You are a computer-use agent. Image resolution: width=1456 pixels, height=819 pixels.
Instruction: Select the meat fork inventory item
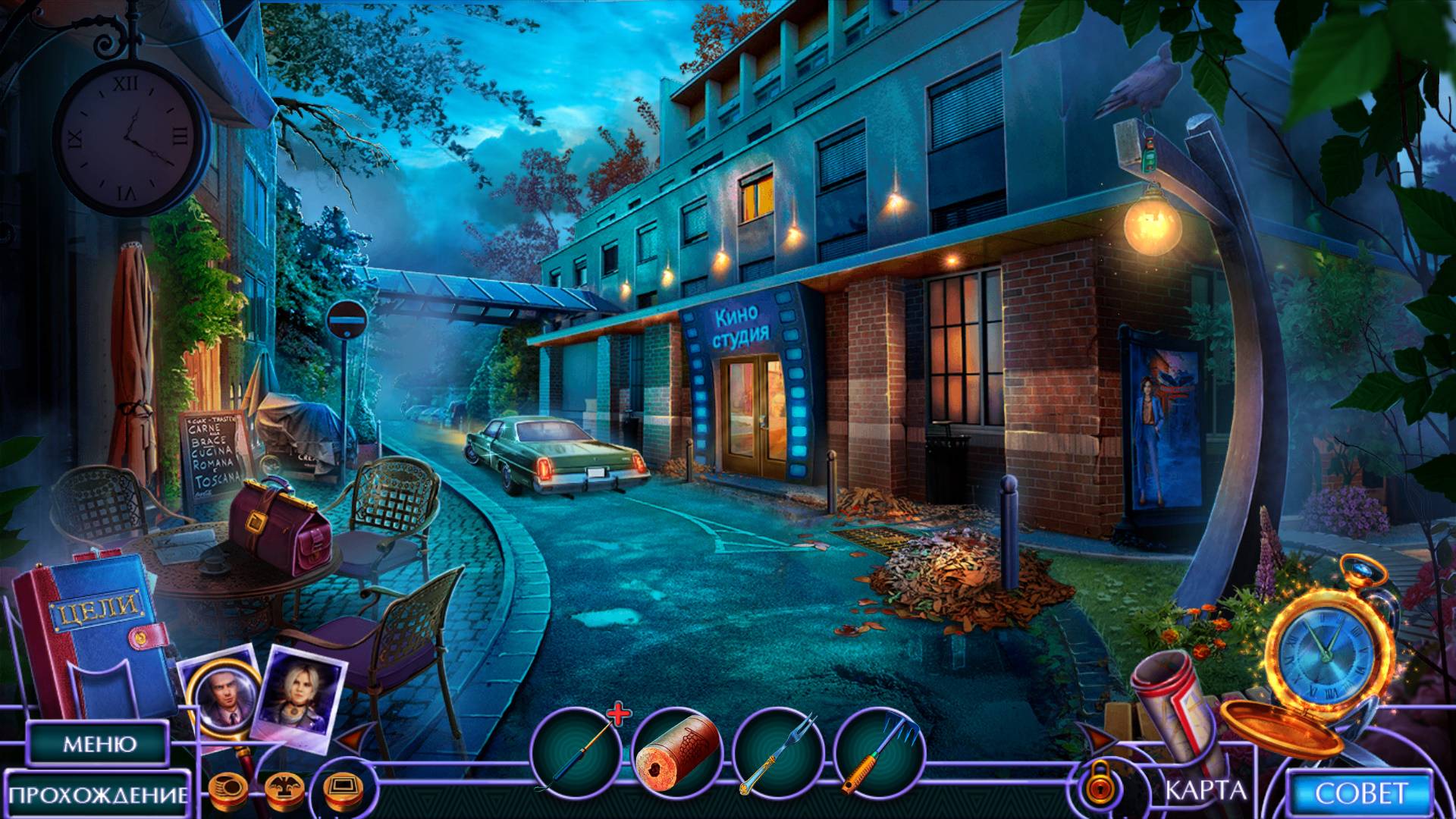point(778,752)
